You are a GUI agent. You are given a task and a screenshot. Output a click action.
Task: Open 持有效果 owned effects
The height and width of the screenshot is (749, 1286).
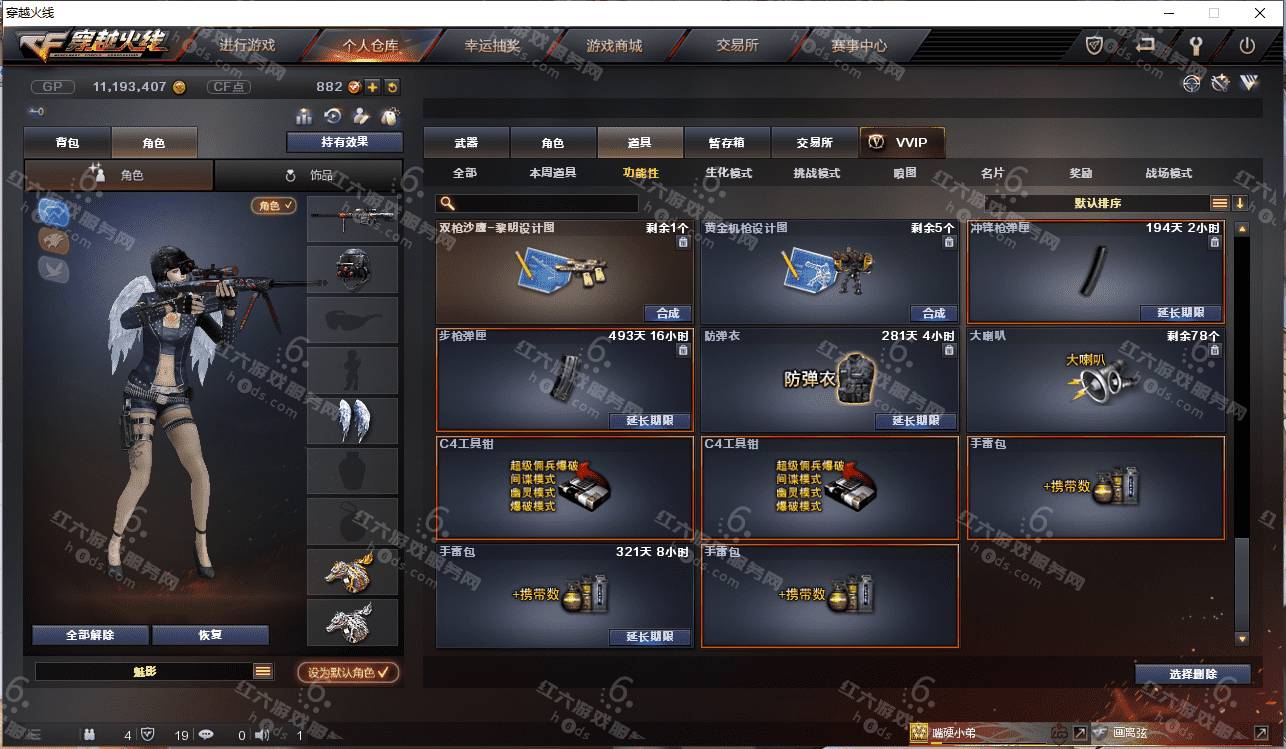344,142
